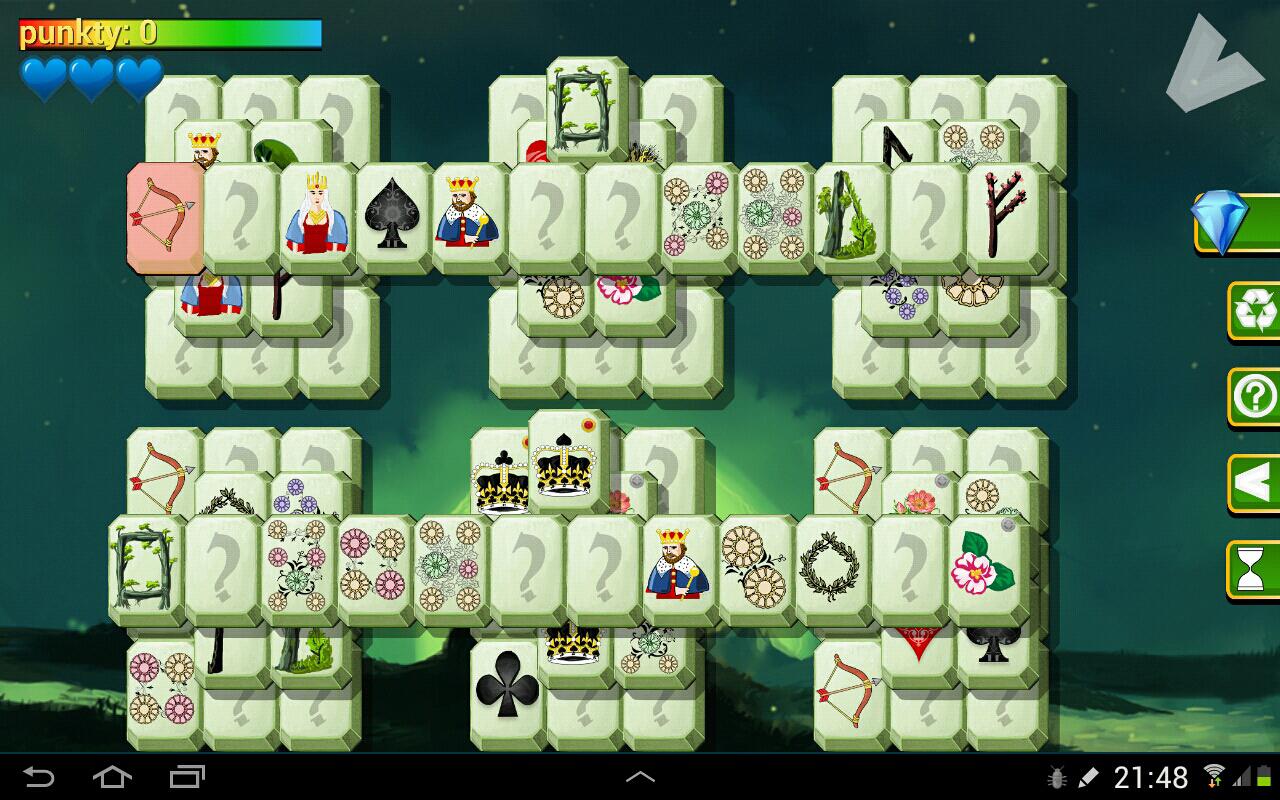This screenshot has height=800, width=1280.
Task: Click the hourglass button
Action: 1254,570
